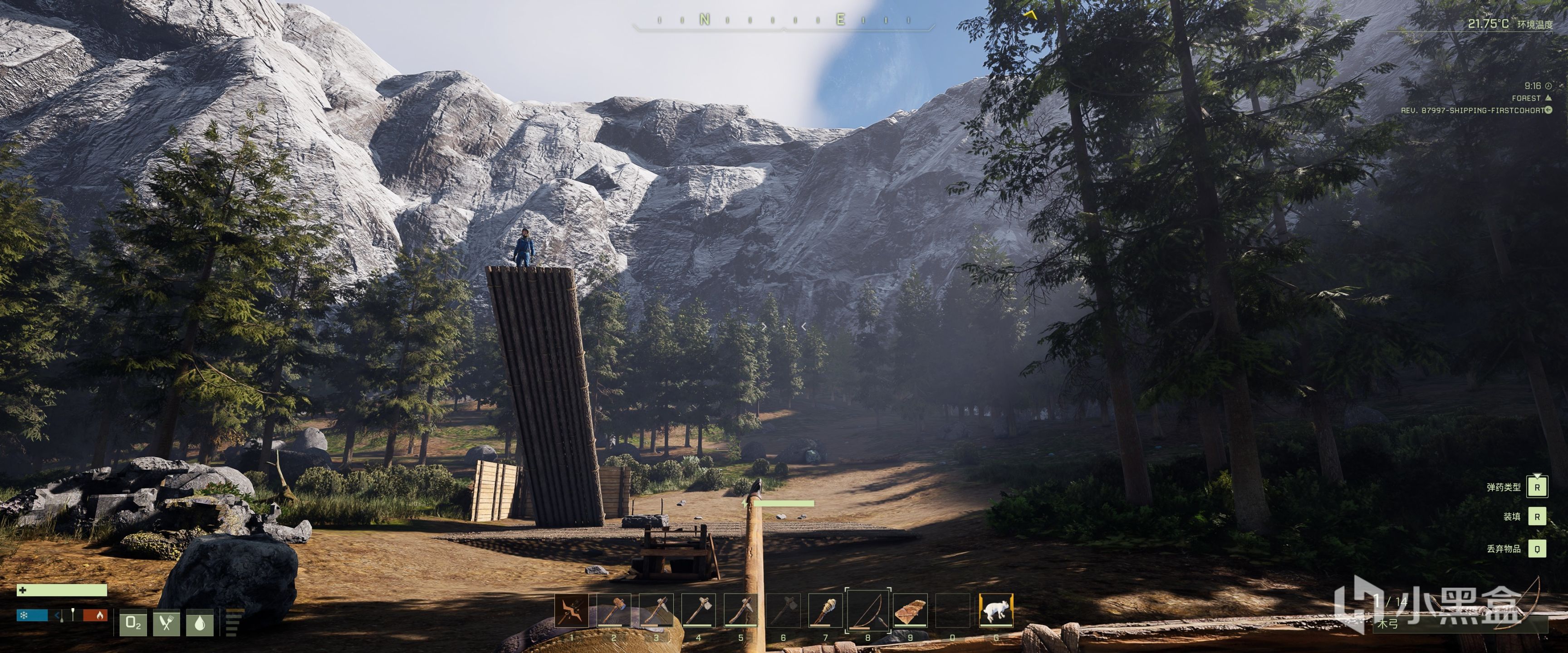
Task: Select the pickaxe in hotbar slot 3
Action: tap(656, 611)
